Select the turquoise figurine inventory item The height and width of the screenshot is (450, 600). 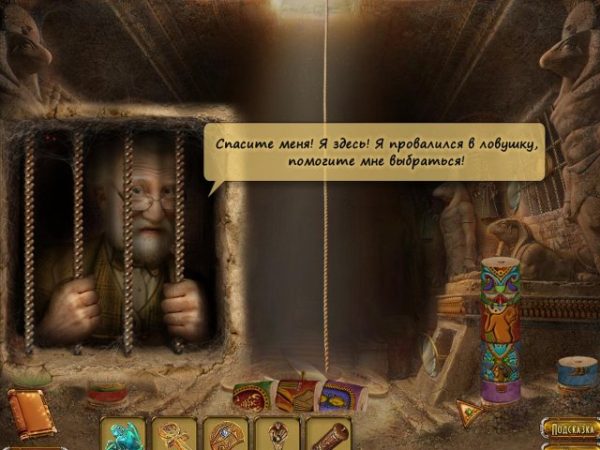coord(123,435)
